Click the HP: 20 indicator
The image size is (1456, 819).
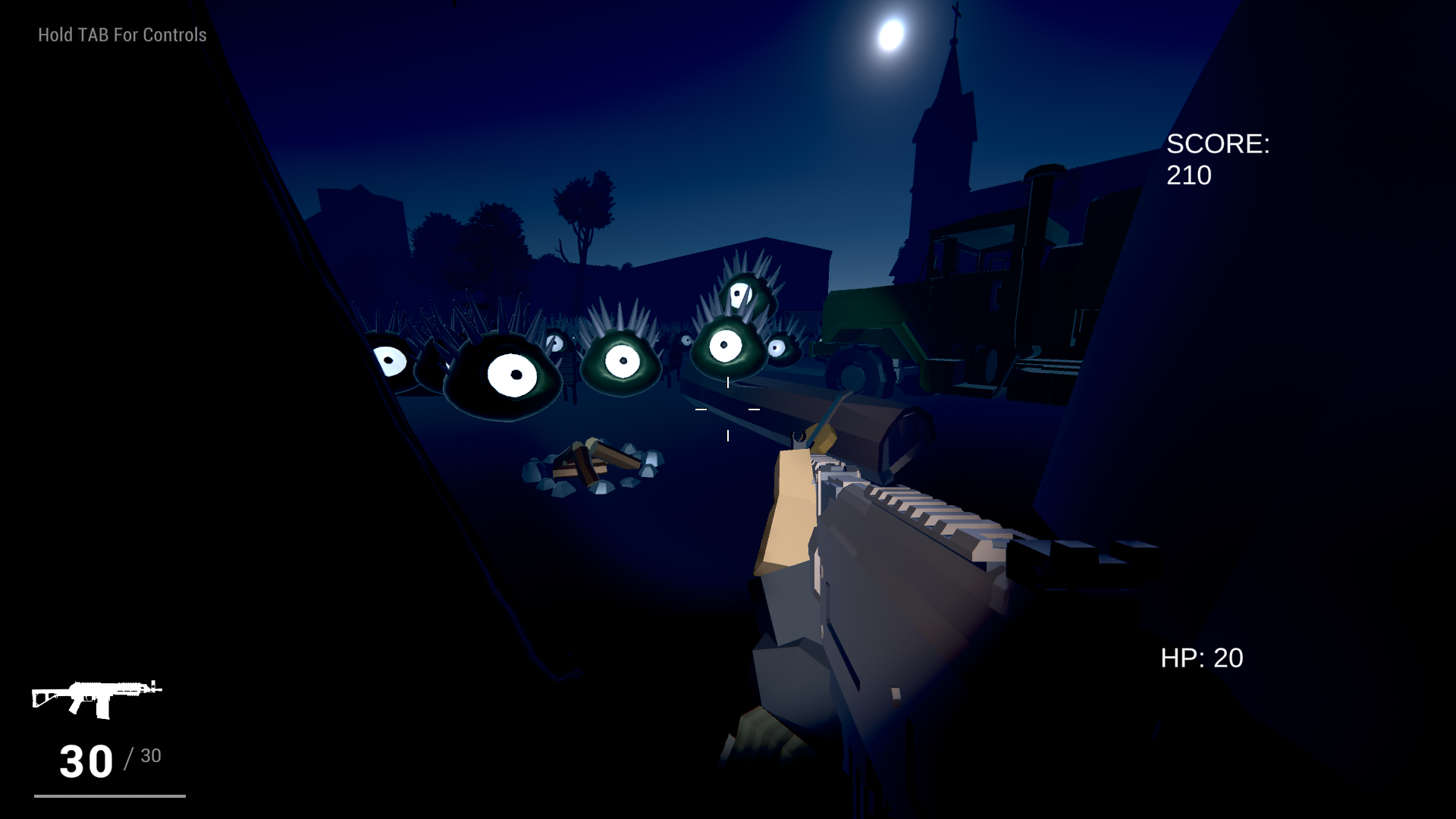pyautogui.click(x=1200, y=658)
